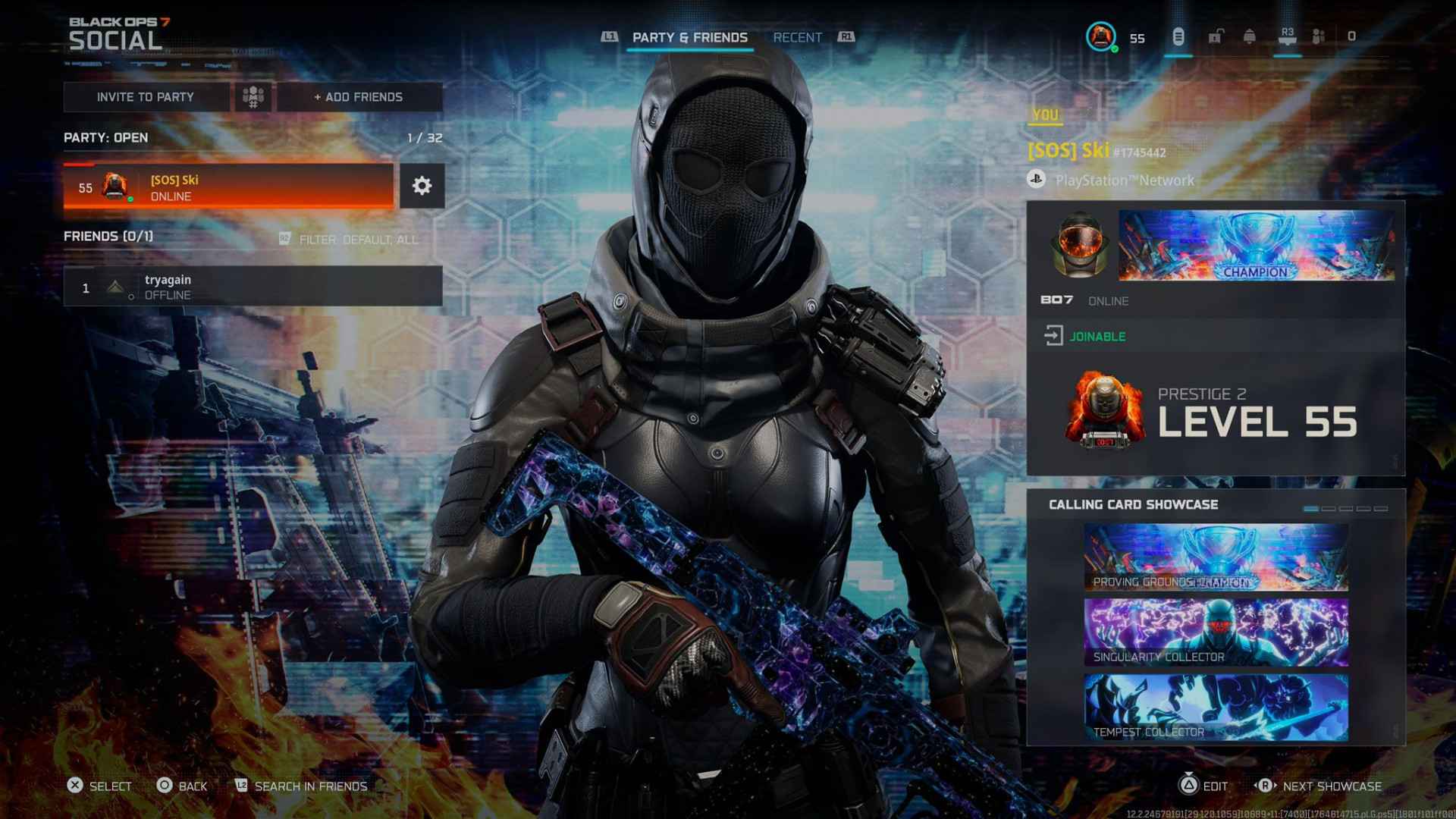Select the Singularity Collector calling card
The height and width of the screenshot is (819, 1456).
coord(1217,630)
